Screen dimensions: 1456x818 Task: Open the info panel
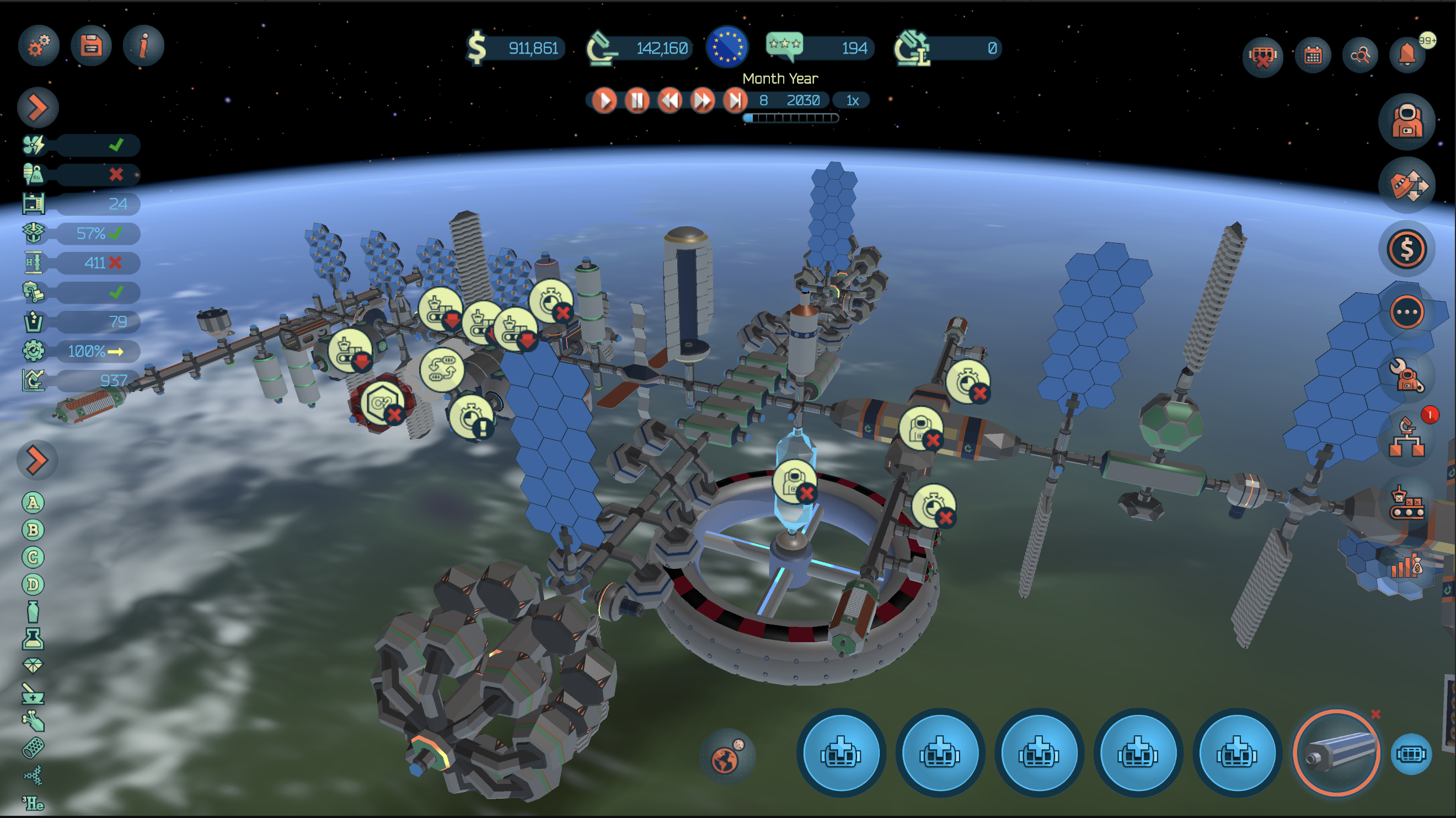click(x=143, y=46)
